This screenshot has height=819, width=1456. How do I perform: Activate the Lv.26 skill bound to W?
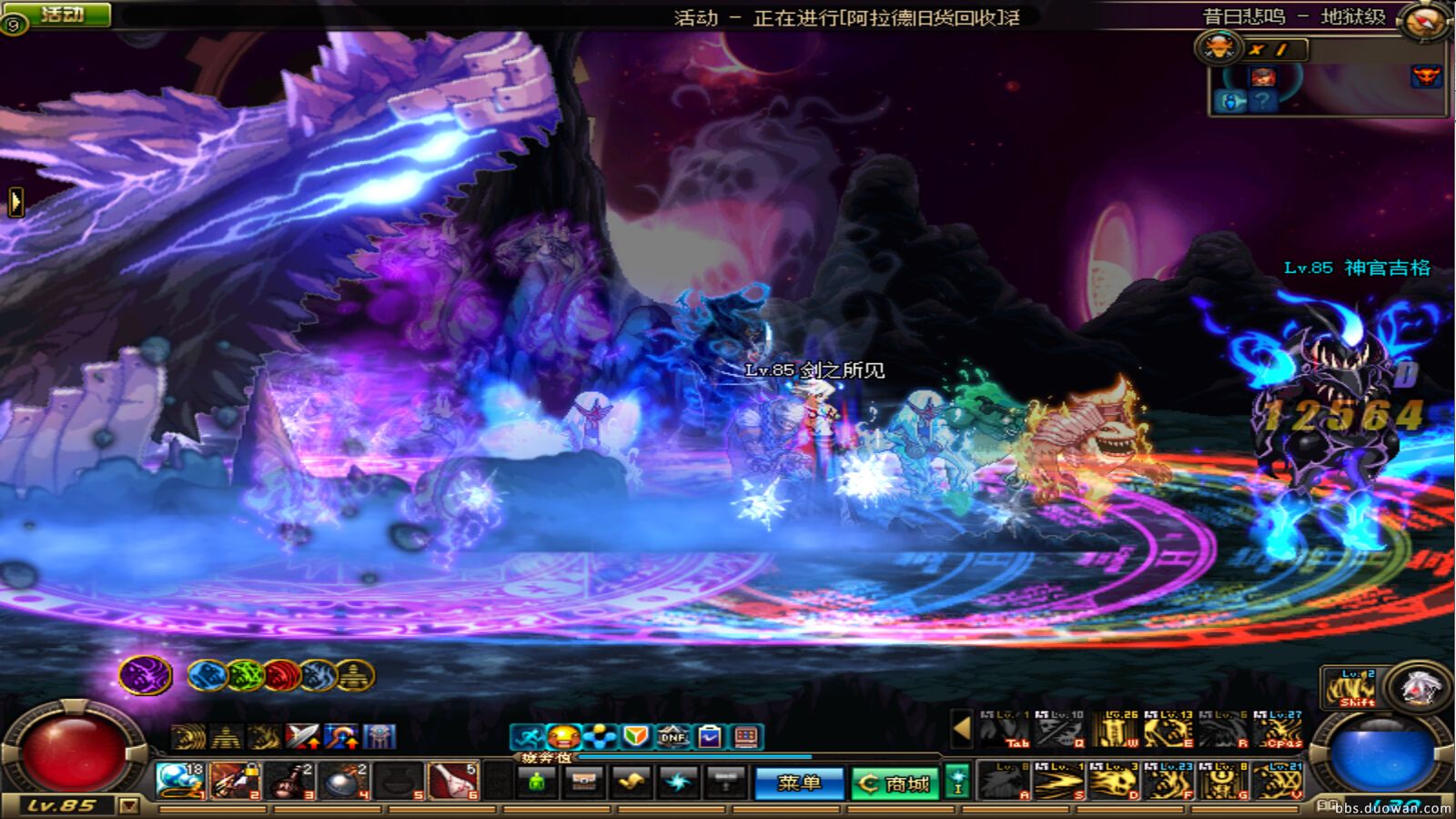pos(1115,730)
